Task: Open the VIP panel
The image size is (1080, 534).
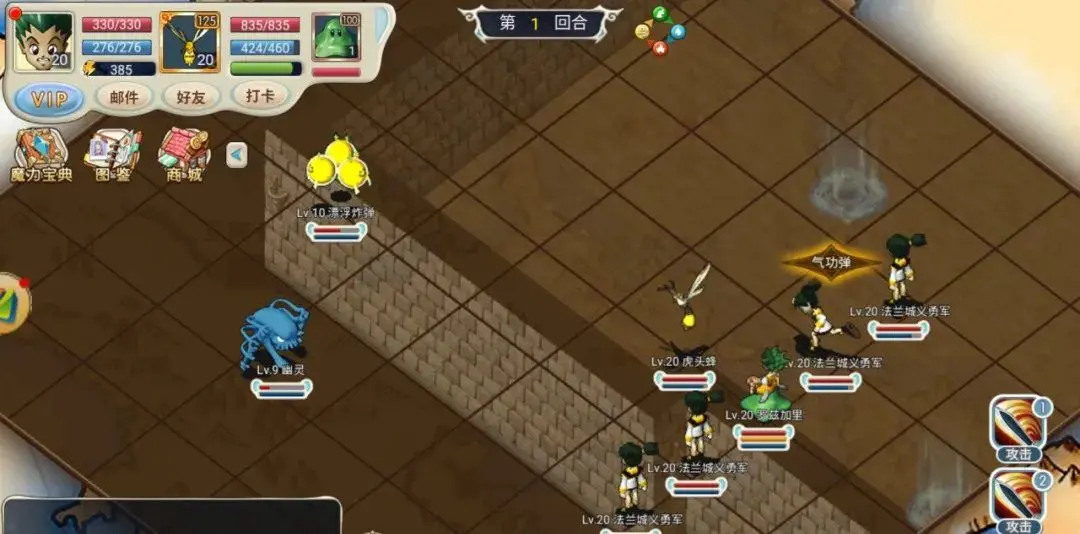Action: tap(49, 98)
